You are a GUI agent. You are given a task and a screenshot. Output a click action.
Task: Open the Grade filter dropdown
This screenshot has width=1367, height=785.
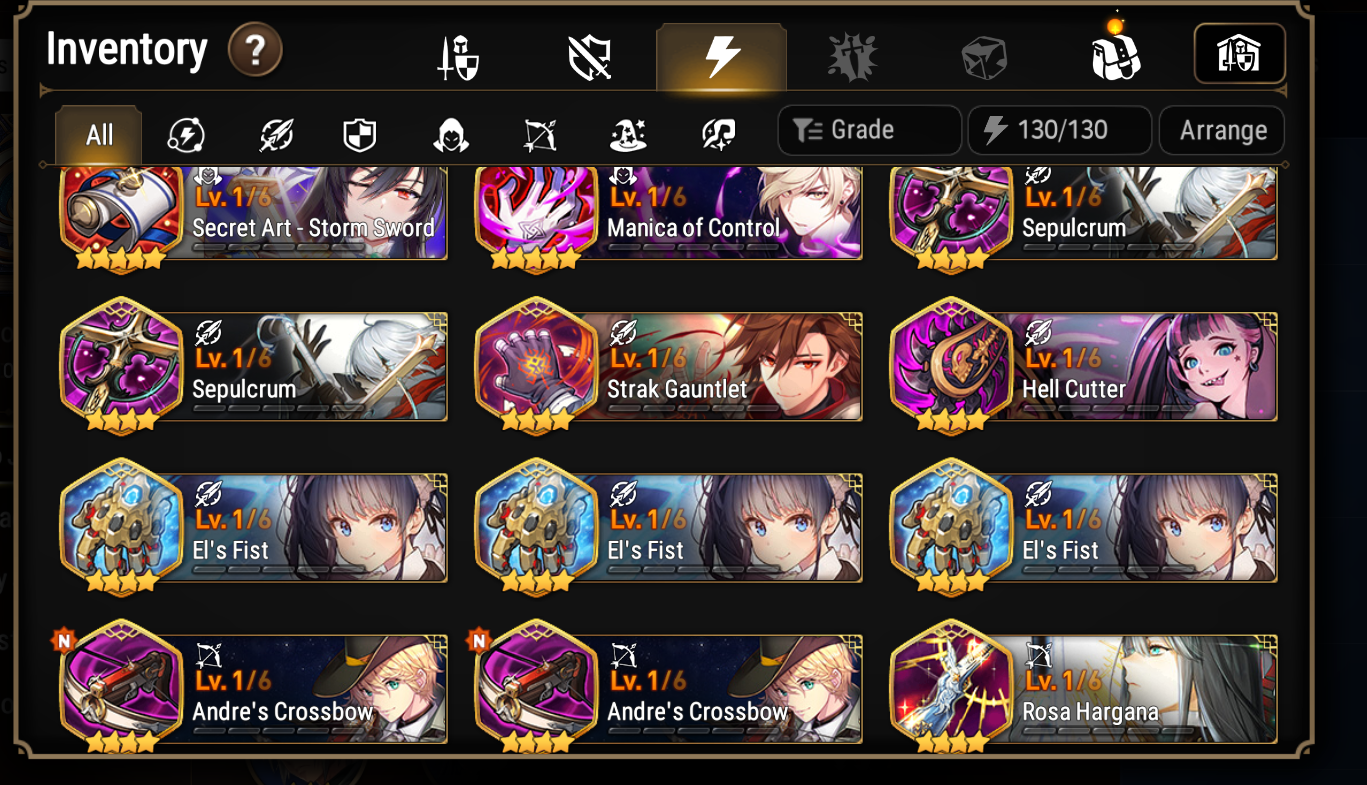click(x=868, y=130)
